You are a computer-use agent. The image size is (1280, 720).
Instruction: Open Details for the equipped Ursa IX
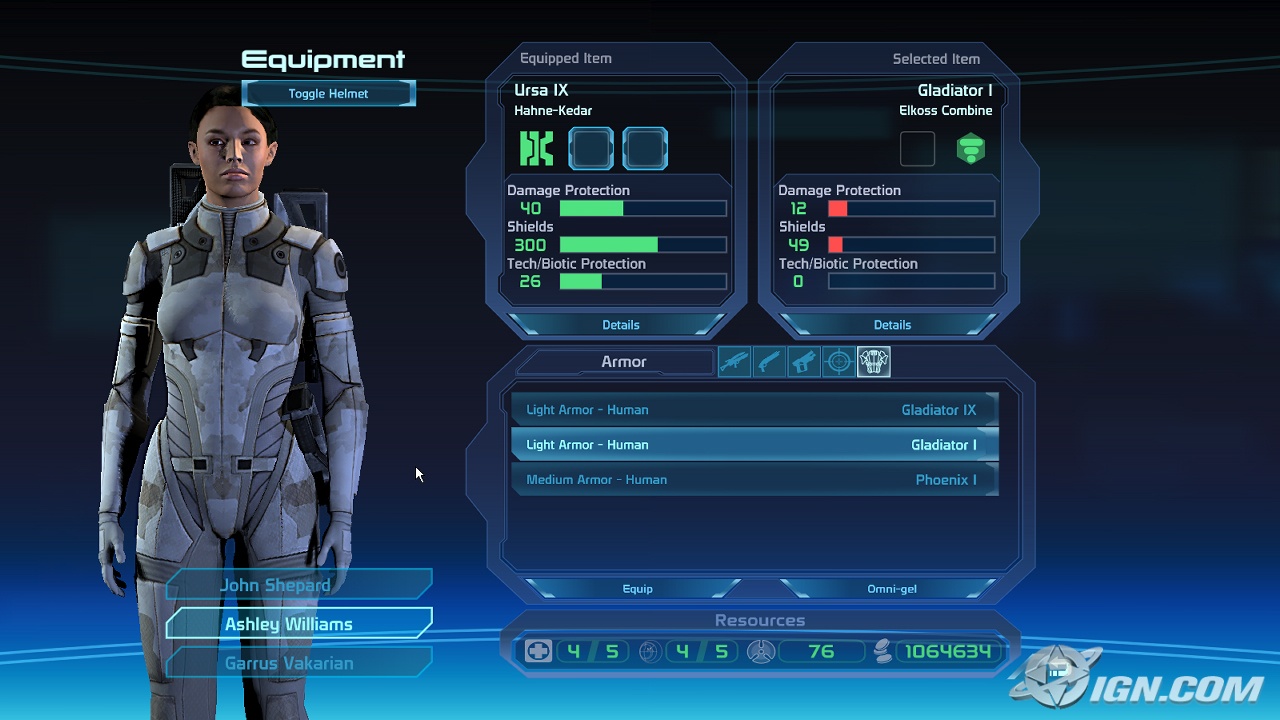(x=621, y=324)
